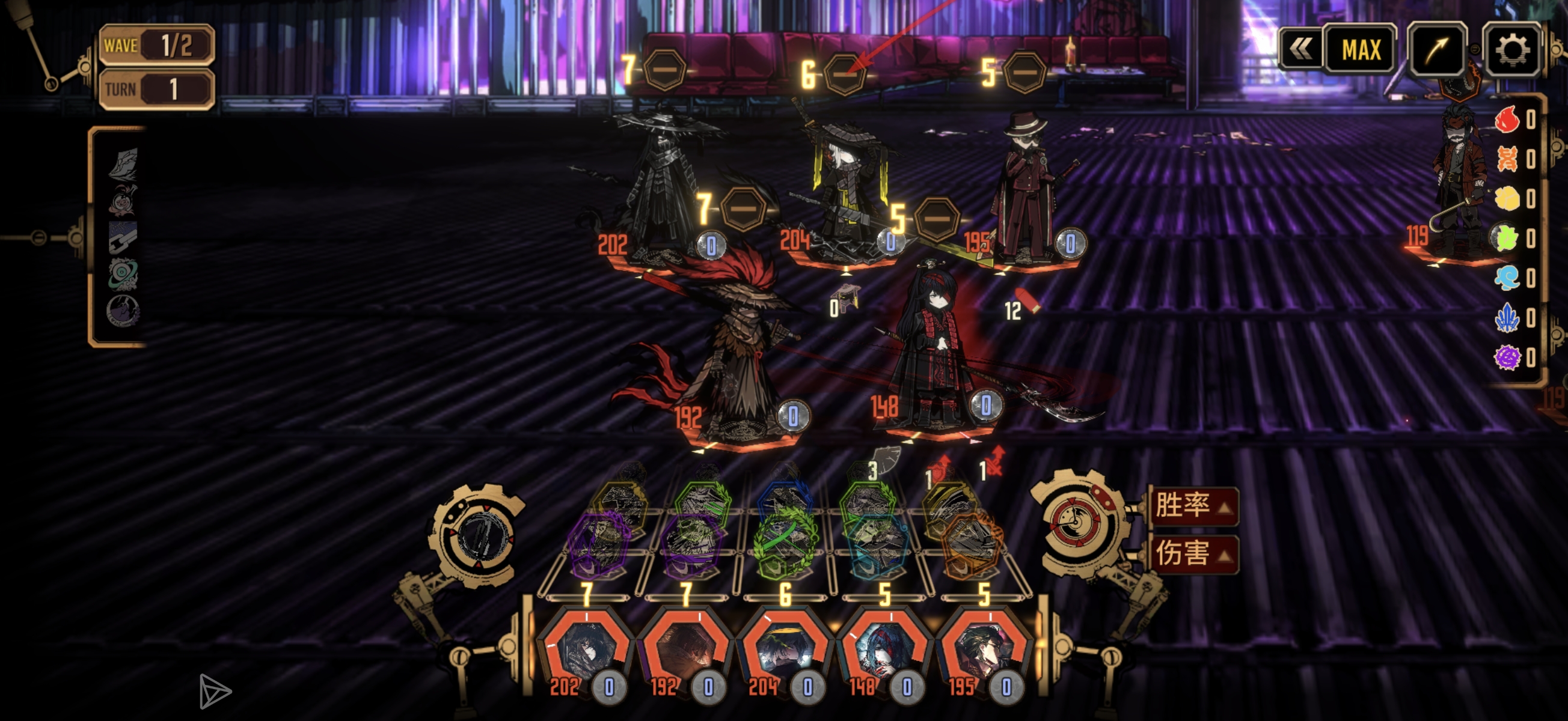Image resolution: width=1568 pixels, height=721 pixels.
Task: Click the curved arrow button
Action: (1437, 50)
